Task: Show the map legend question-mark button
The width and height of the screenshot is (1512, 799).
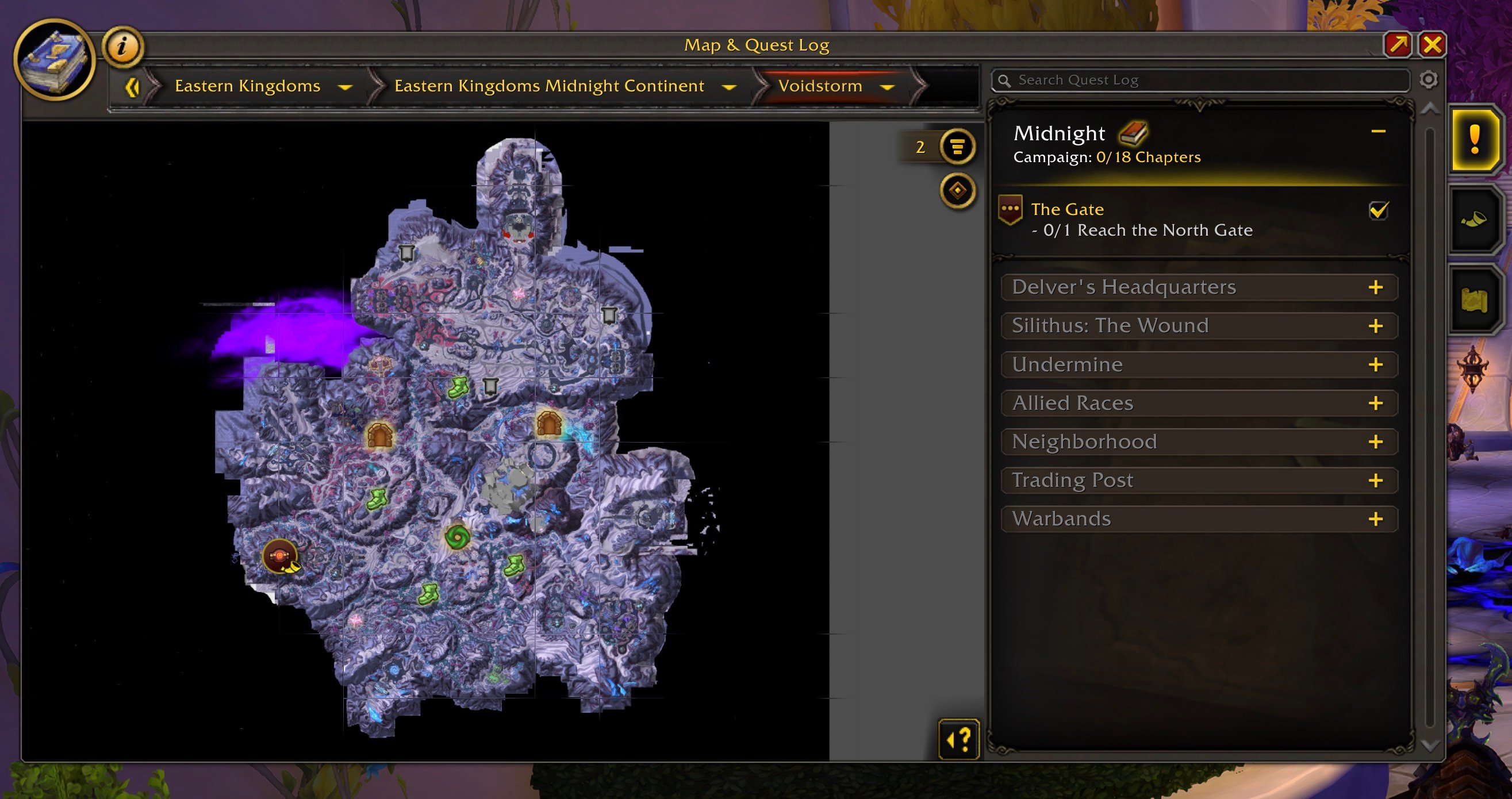Action: point(958,739)
